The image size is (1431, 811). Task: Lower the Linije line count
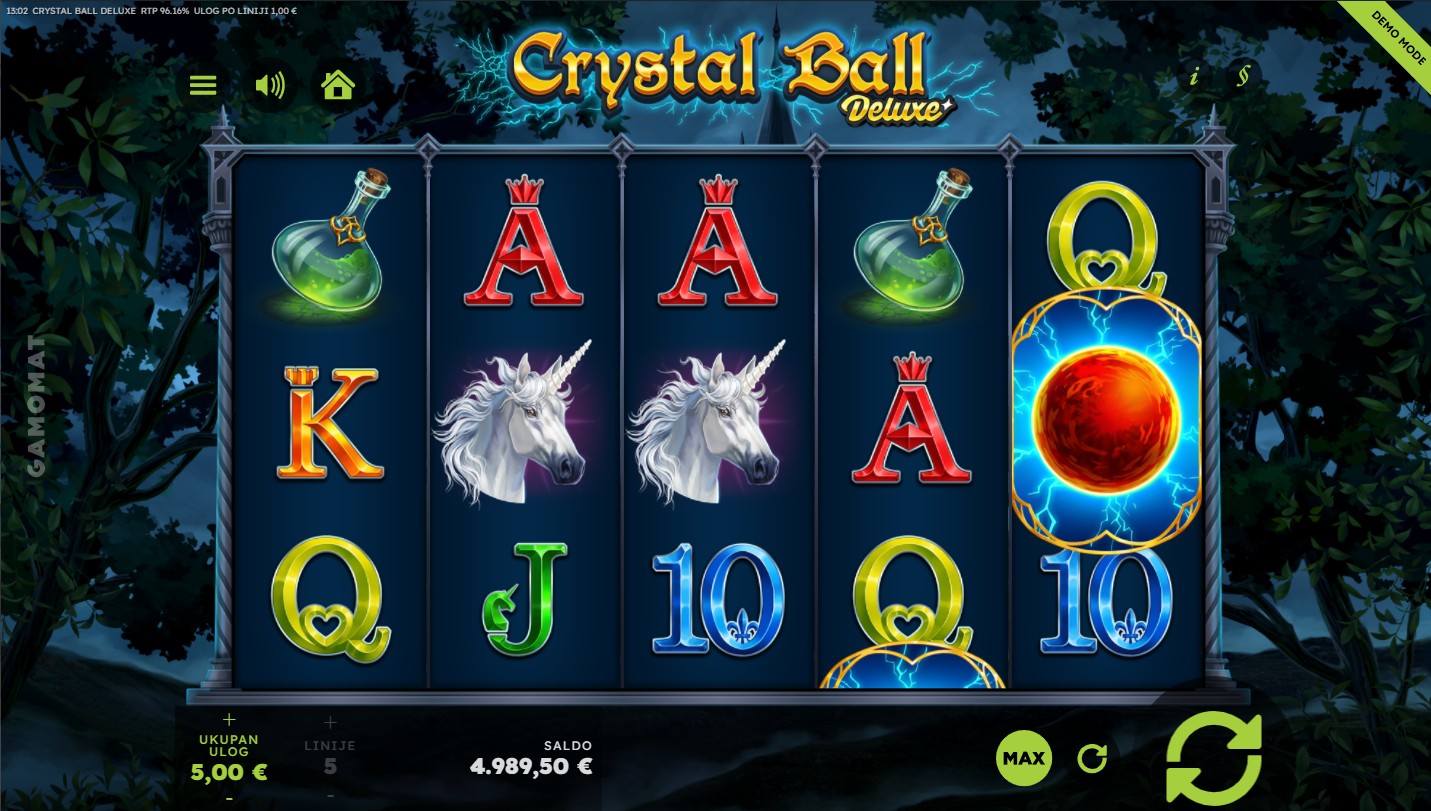point(330,796)
